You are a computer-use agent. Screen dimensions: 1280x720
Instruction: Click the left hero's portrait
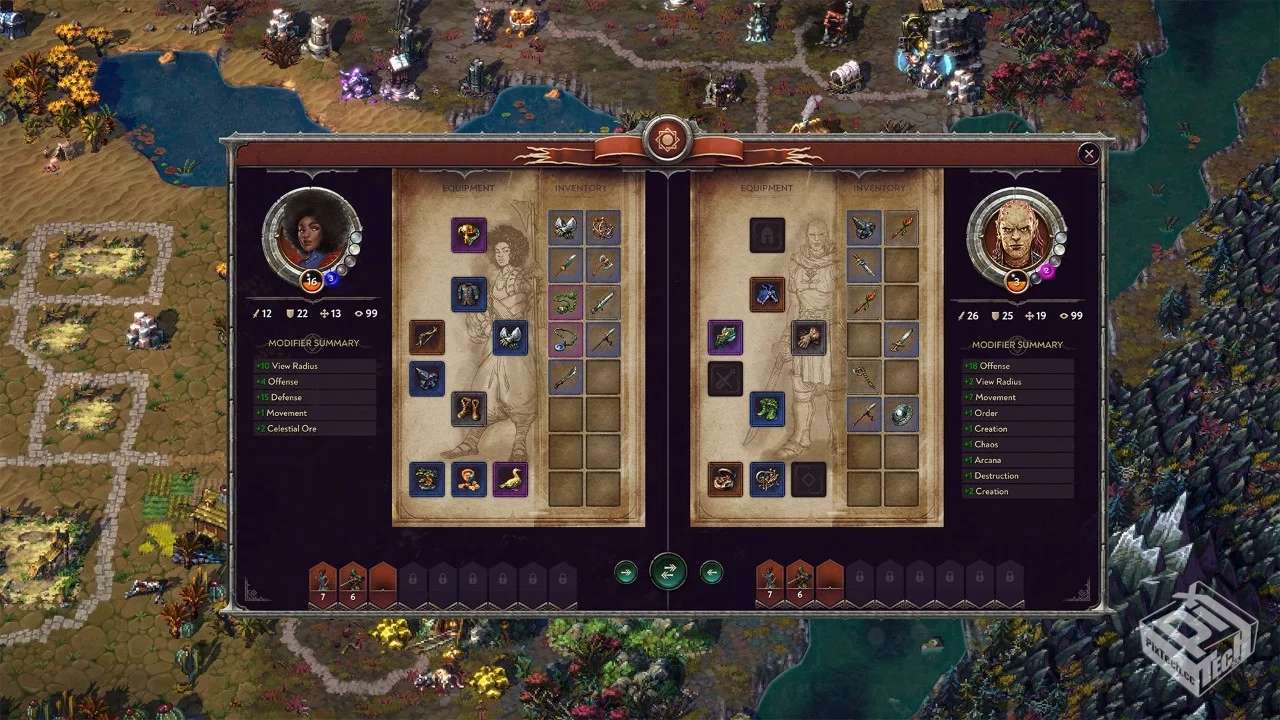coord(311,237)
